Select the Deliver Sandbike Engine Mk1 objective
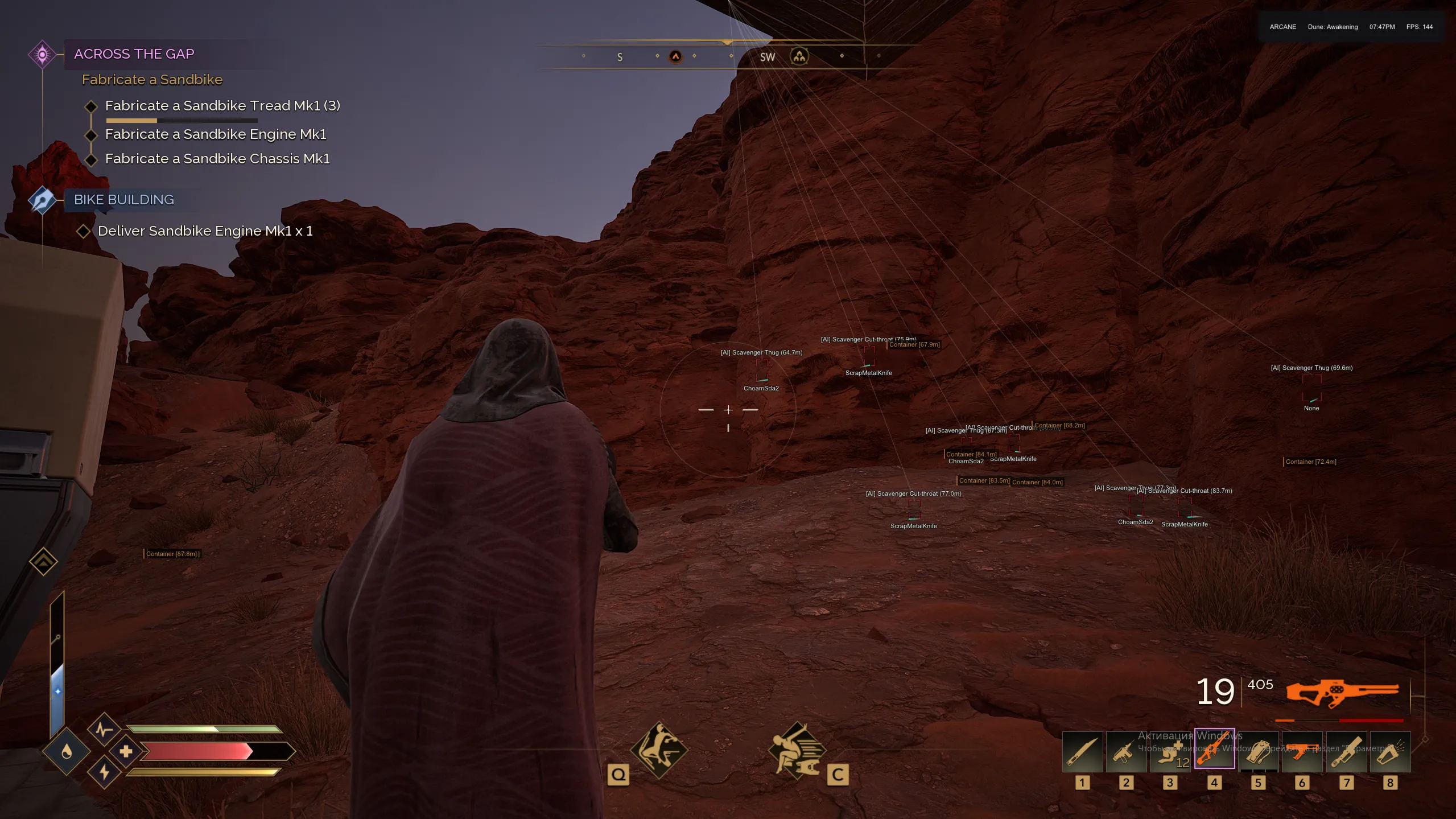The width and height of the screenshot is (1456, 819). (x=205, y=231)
